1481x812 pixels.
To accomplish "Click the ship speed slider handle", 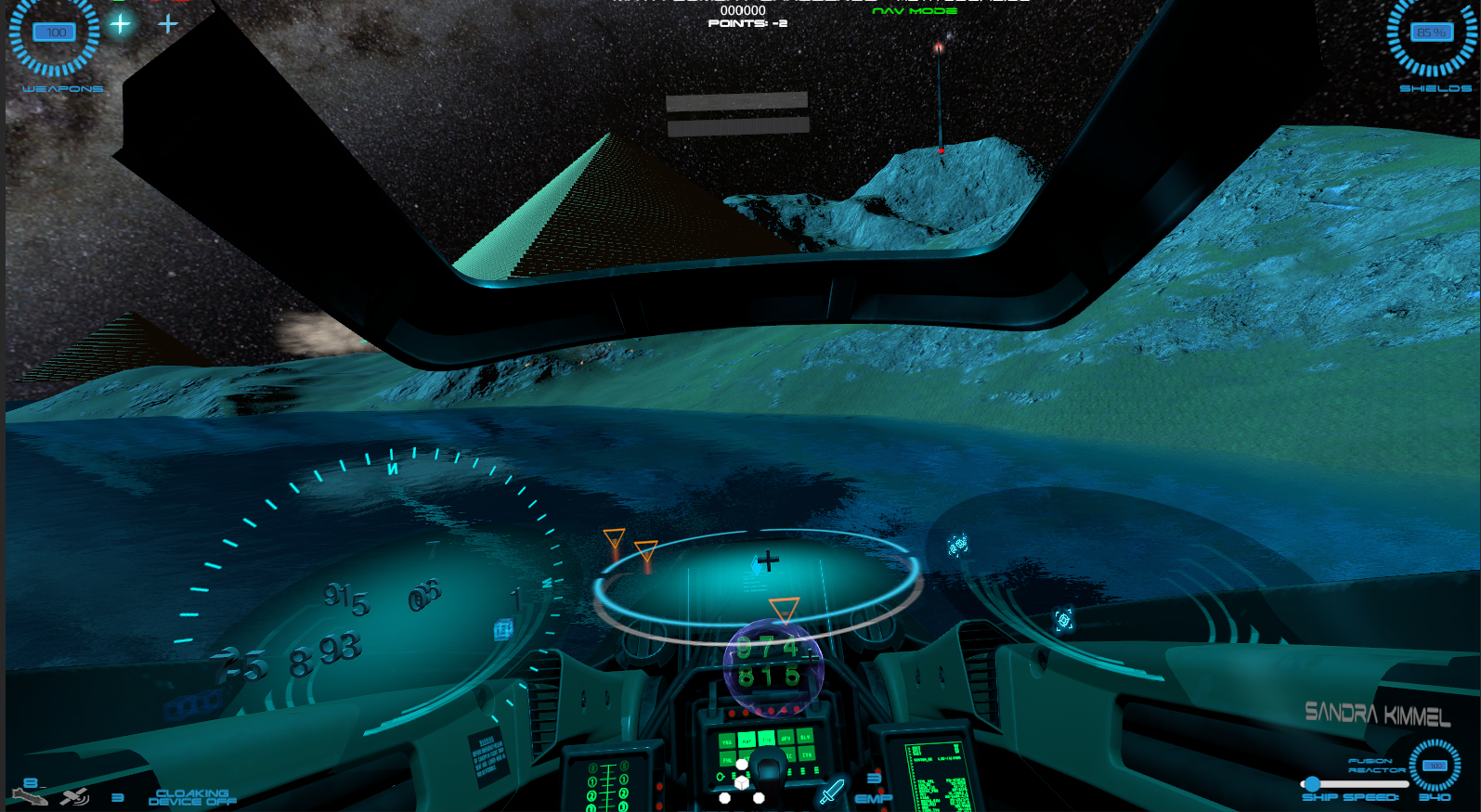I will pos(1312,784).
